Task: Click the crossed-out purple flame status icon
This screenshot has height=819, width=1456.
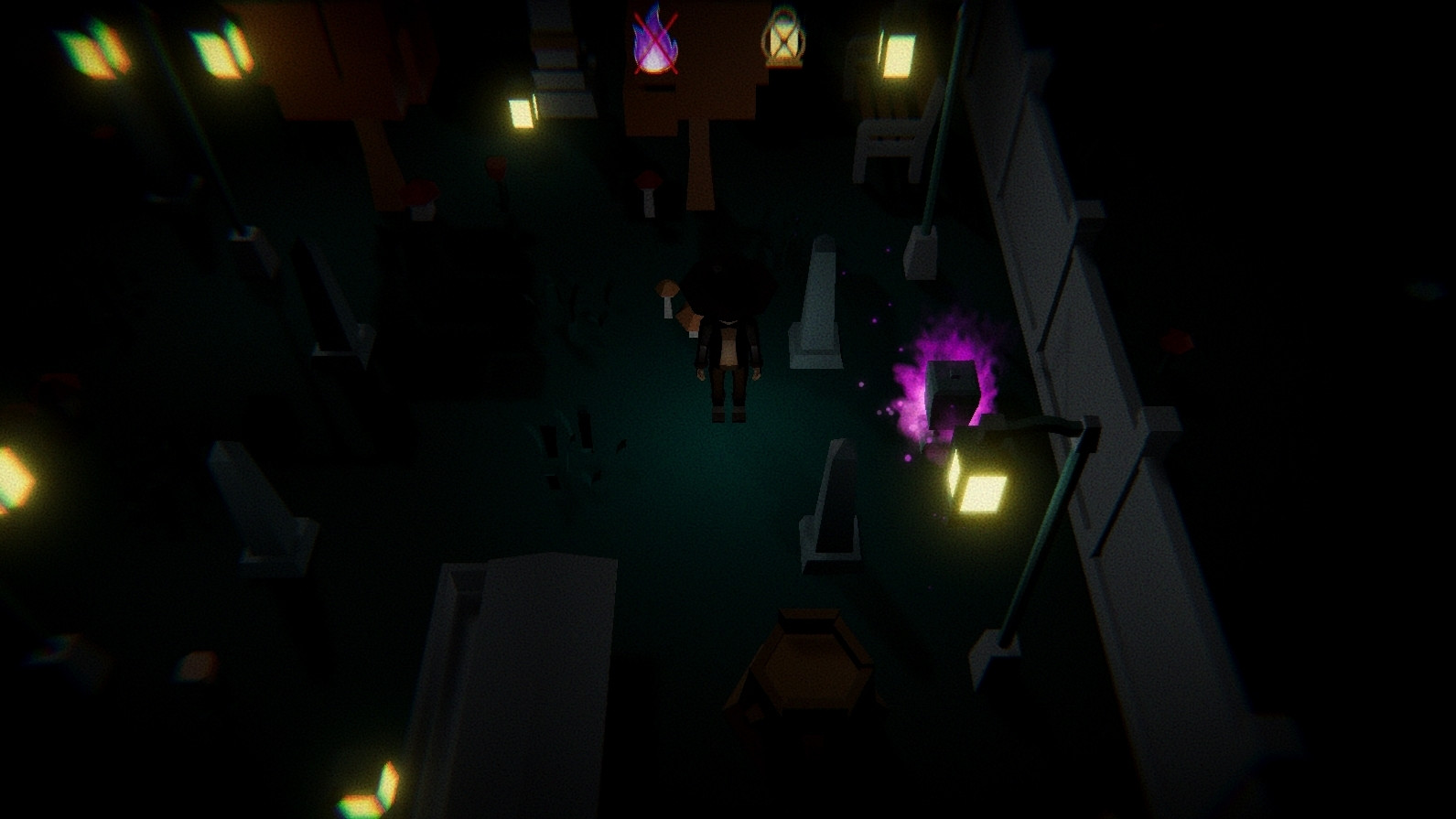Action: [x=653, y=43]
